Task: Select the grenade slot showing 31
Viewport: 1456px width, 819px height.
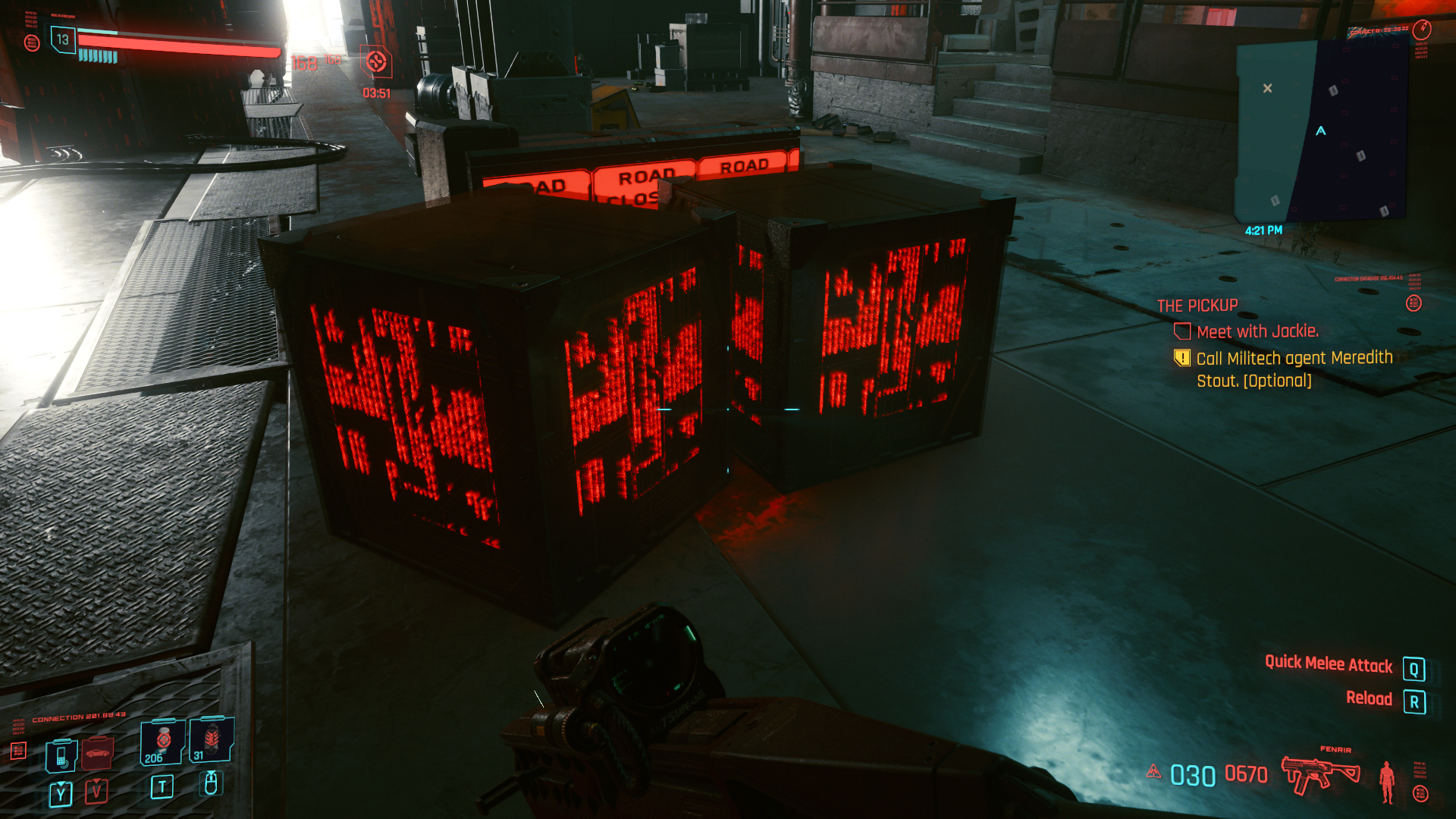Action: tap(211, 739)
